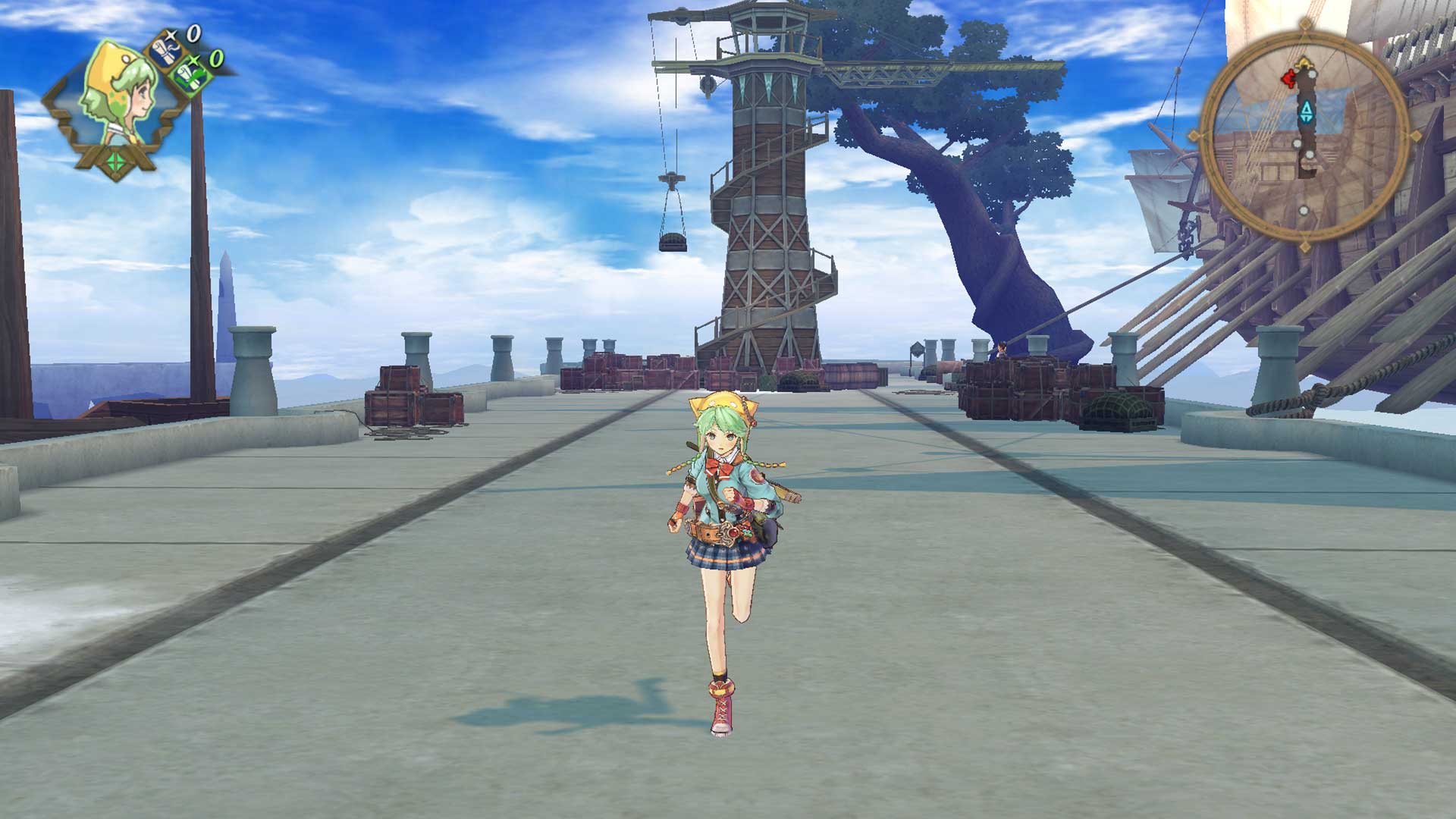Click the red enemy marker on the minimap
1456x819 pixels.
(x=1288, y=78)
